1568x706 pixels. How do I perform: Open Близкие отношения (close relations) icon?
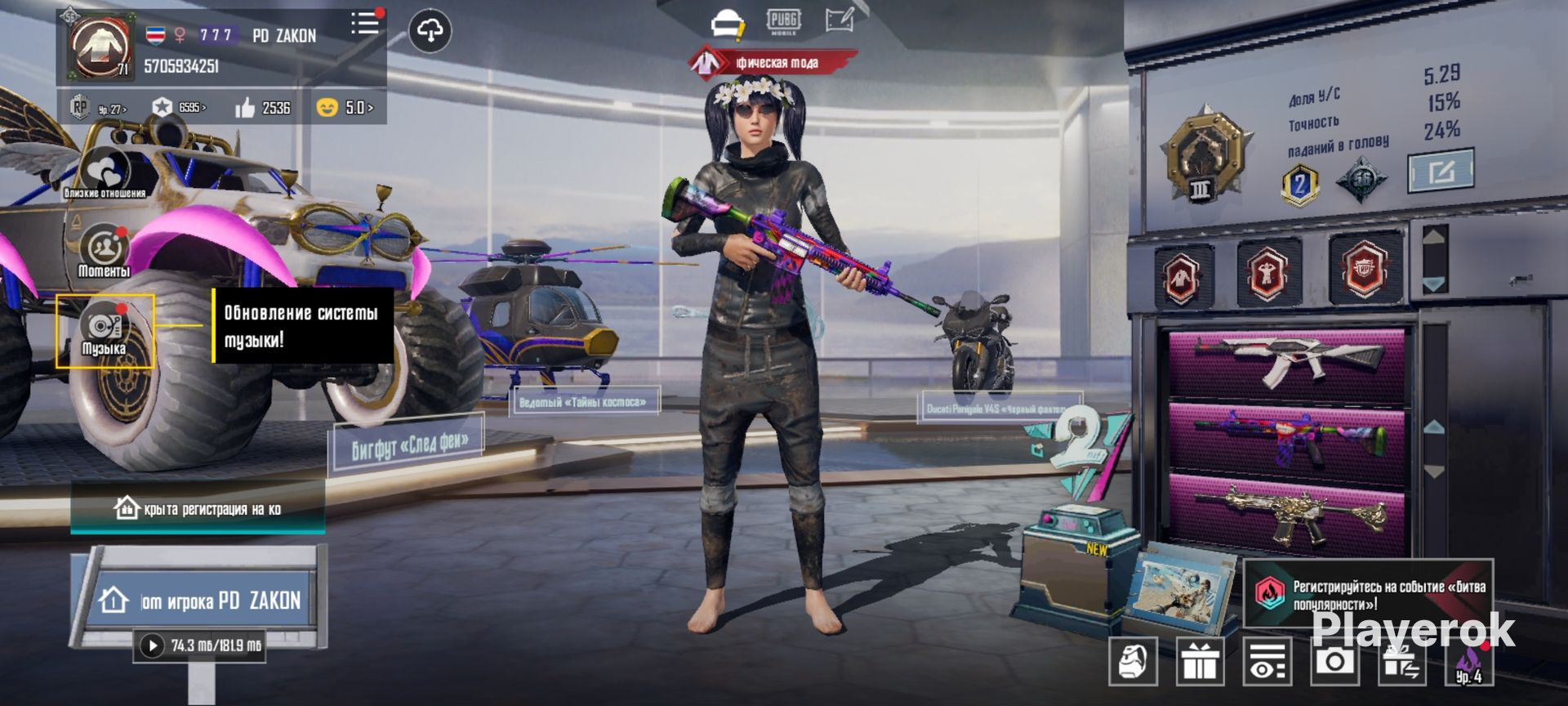pos(105,175)
